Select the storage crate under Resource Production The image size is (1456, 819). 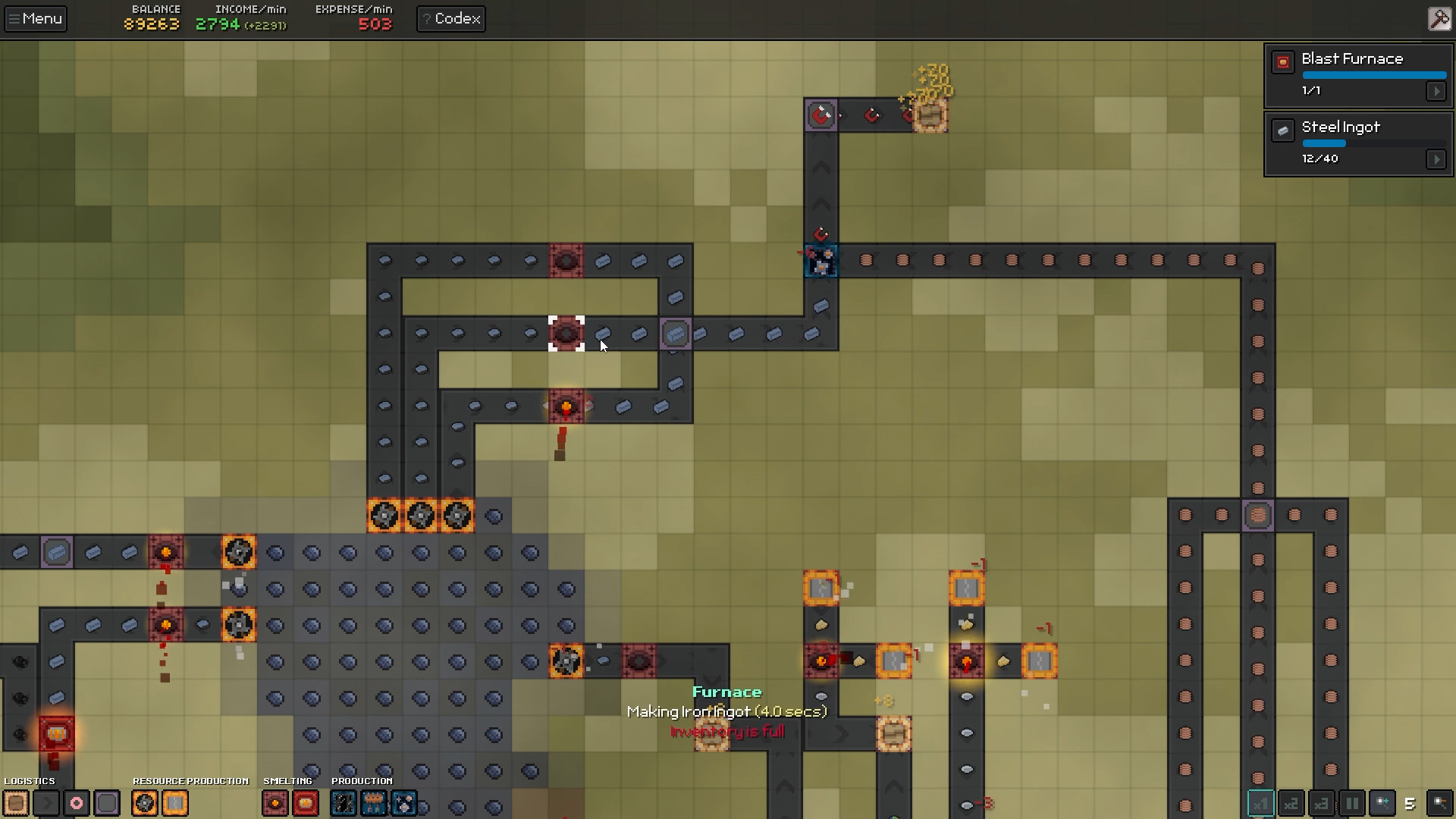pyautogui.click(x=175, y=803)
